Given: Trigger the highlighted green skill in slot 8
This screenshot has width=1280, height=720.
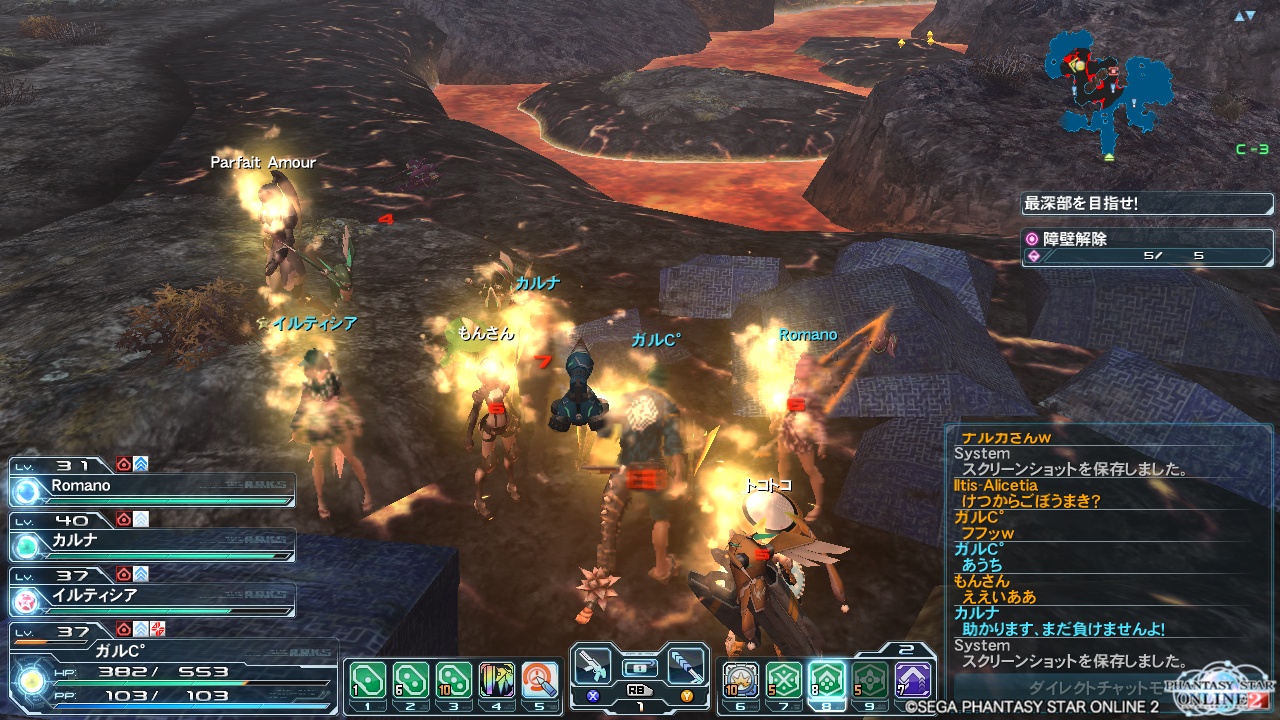Looking at the screenshot, I should [827, 682].
